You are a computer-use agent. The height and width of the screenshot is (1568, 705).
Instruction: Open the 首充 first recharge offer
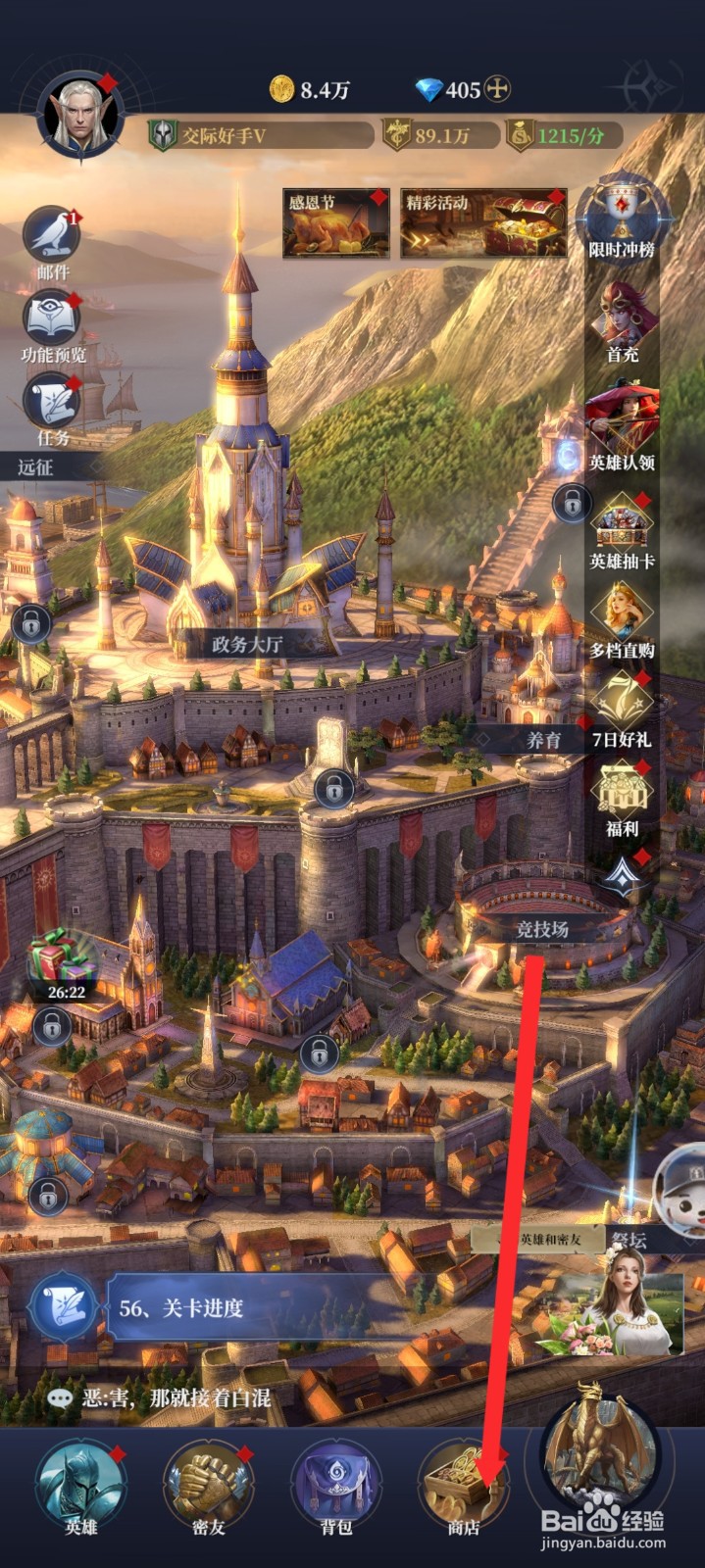point(622,318)
